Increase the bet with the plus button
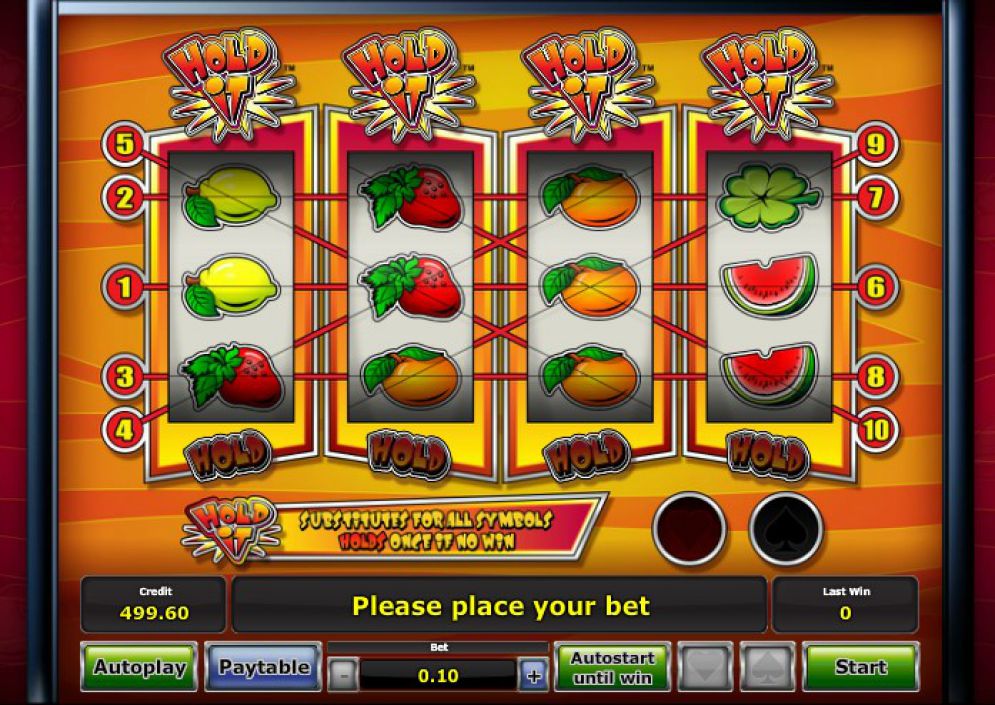The image size is (995, 705). [533, 675]
